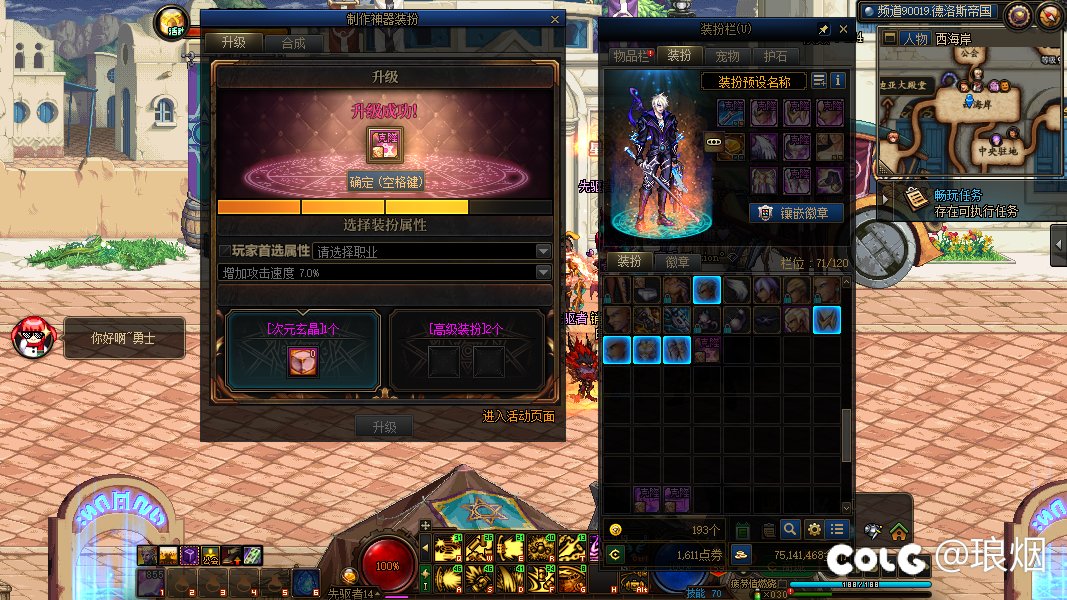Open the 畅玩任务 quest tracker entry
Image resolution: width=1067 pixels, height=600 pixels.
pos(958,195)
